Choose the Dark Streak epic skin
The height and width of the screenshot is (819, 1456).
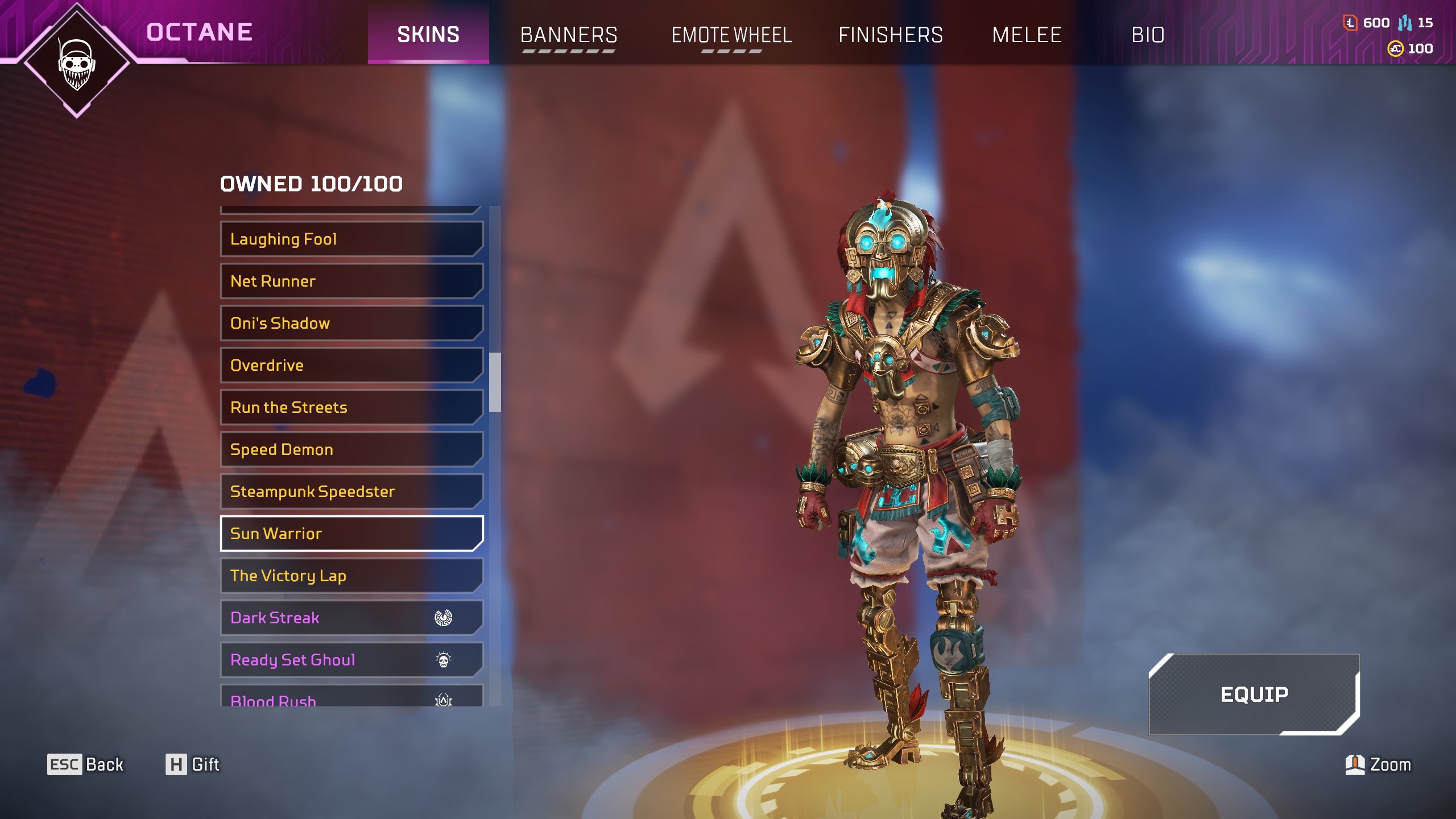click(x=351, y=618)
